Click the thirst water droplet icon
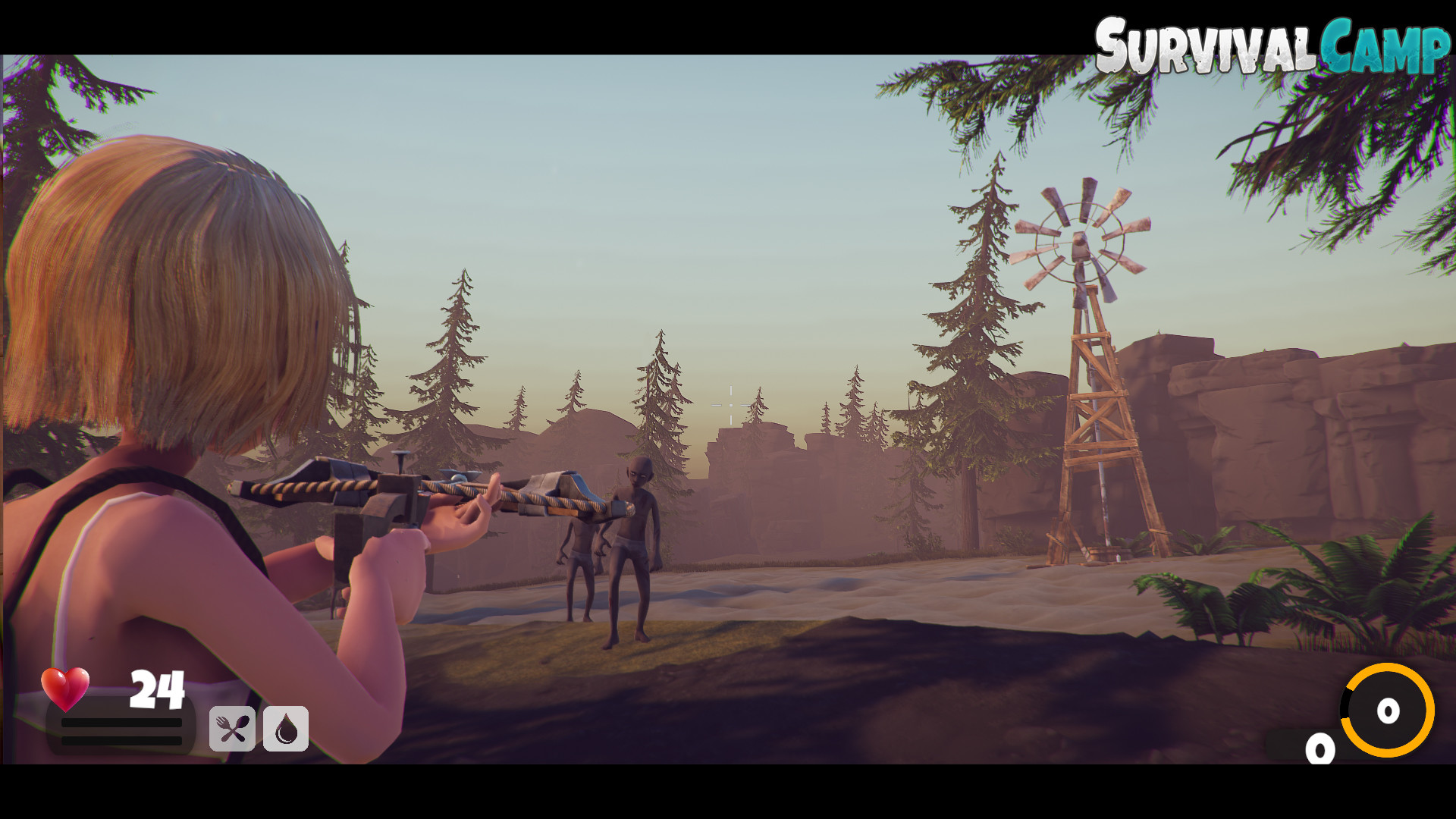 pyautogui.click(x=285, y=730)
